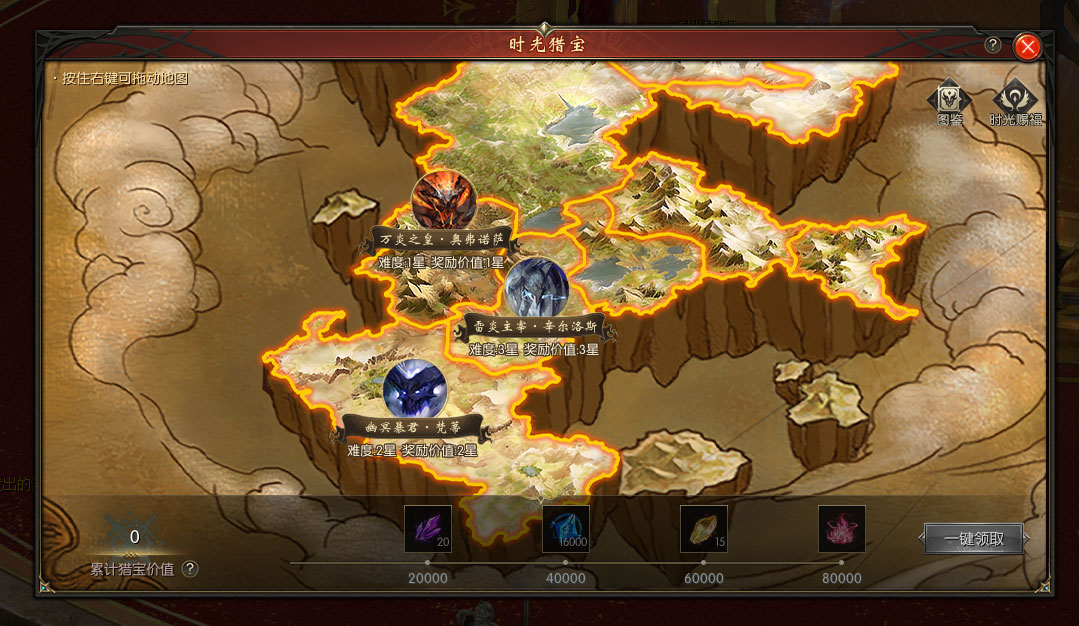Show the 累计猎宝价值 help tooltip
The width and height of the screenshot is (1079, 626).
(190, 569)
